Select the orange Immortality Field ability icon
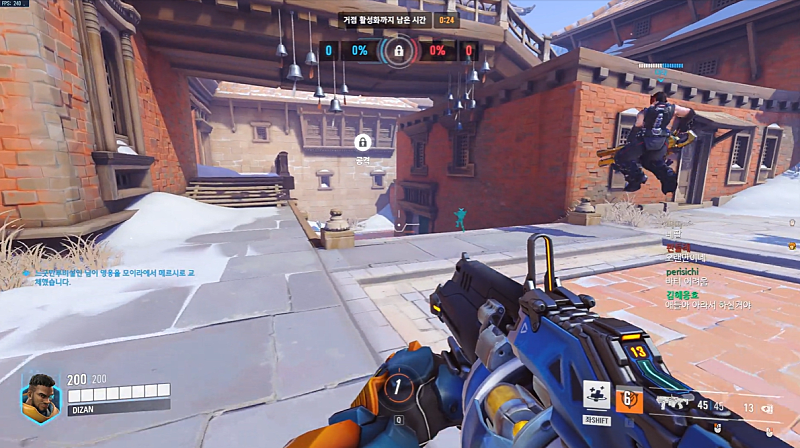Image resolution: width=800 pixels, height=448 pixels. click(629, 399)
